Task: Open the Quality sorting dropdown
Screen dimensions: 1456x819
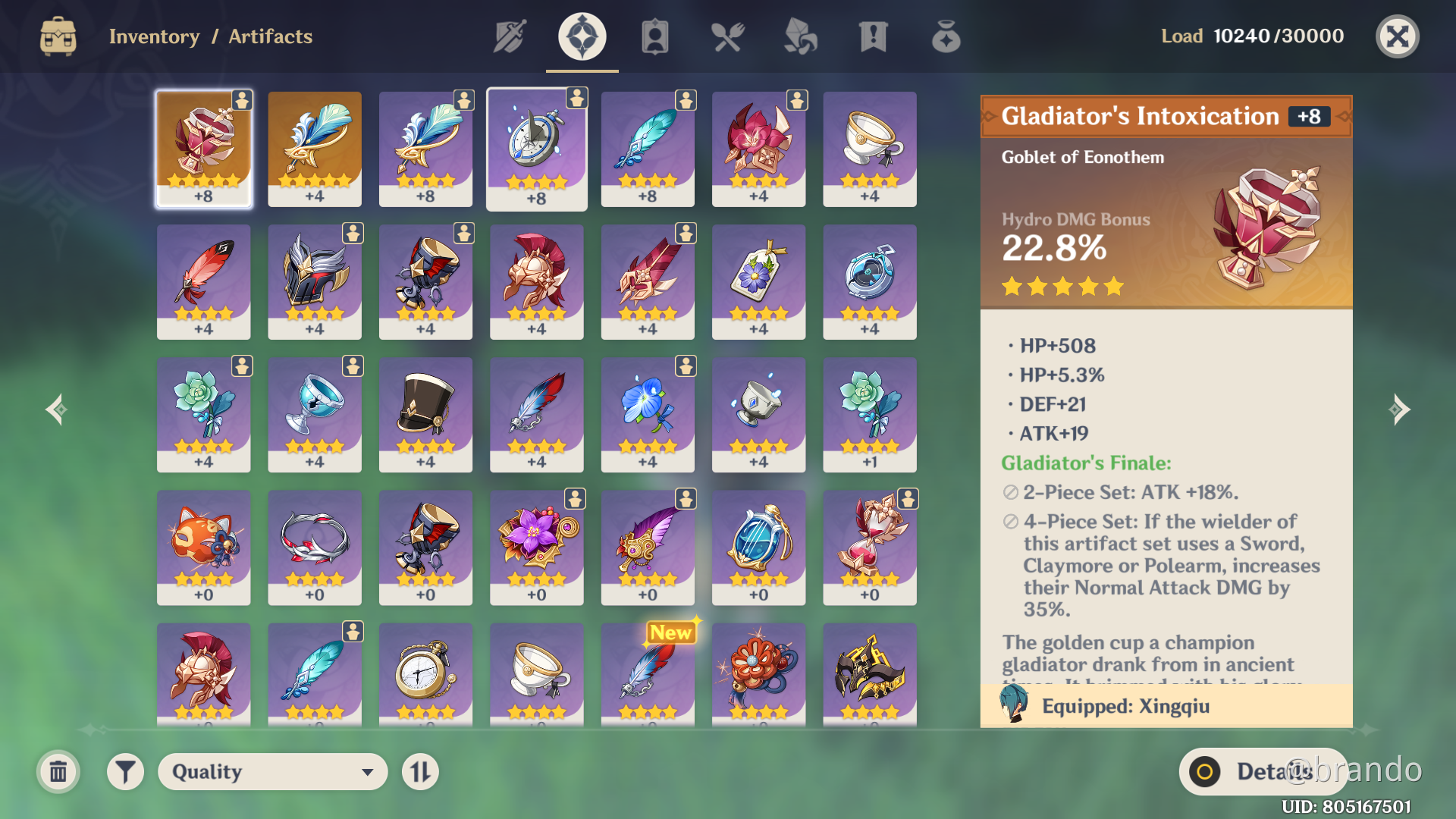Action: [271, 771]
